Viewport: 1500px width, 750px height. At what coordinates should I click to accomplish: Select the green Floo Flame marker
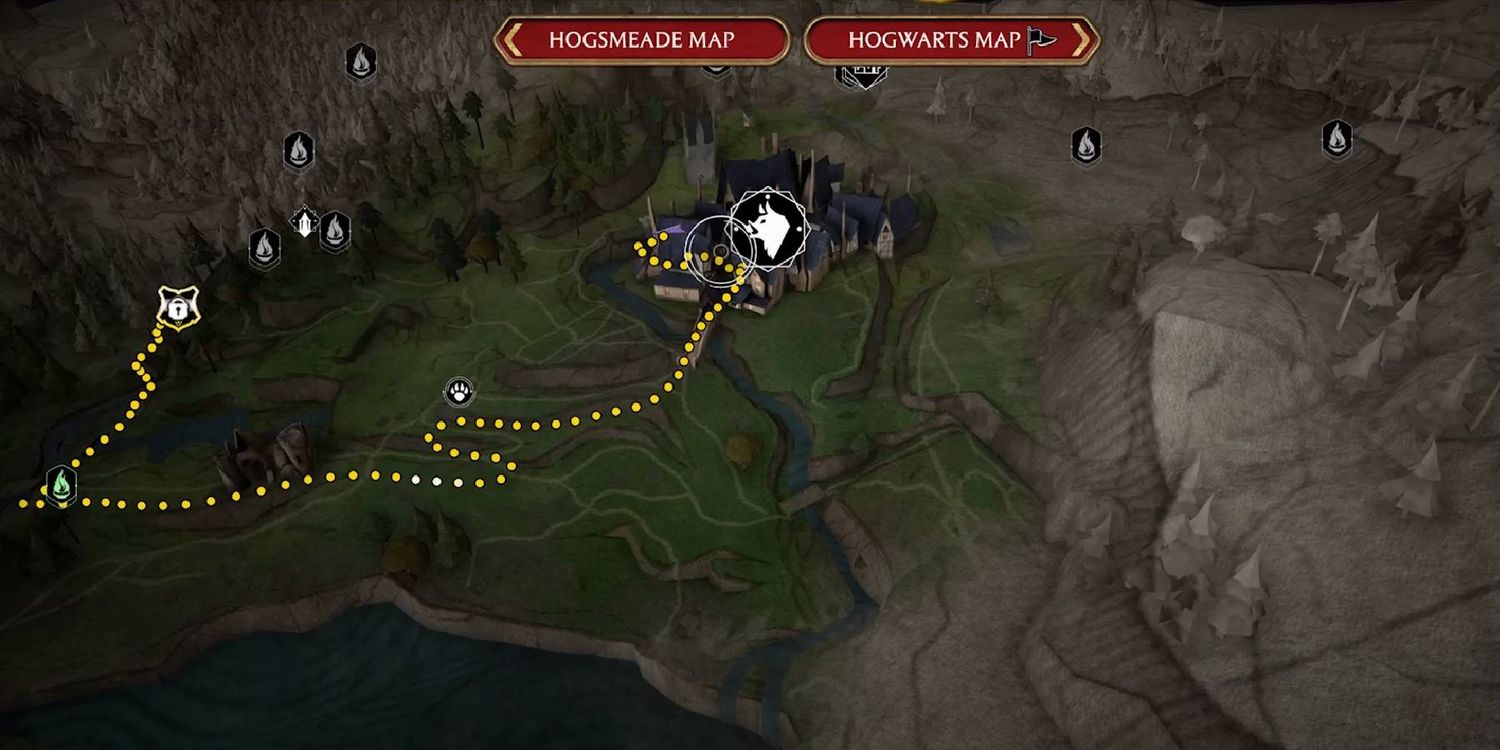[62, 485]
